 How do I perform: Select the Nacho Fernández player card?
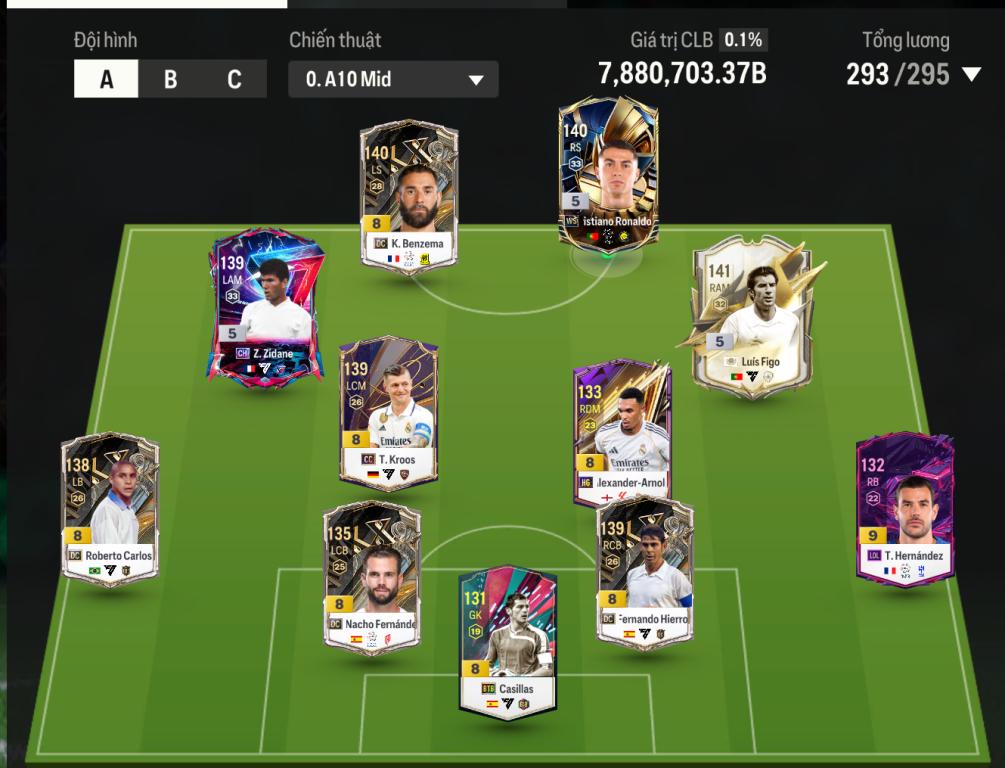[372, 577]
